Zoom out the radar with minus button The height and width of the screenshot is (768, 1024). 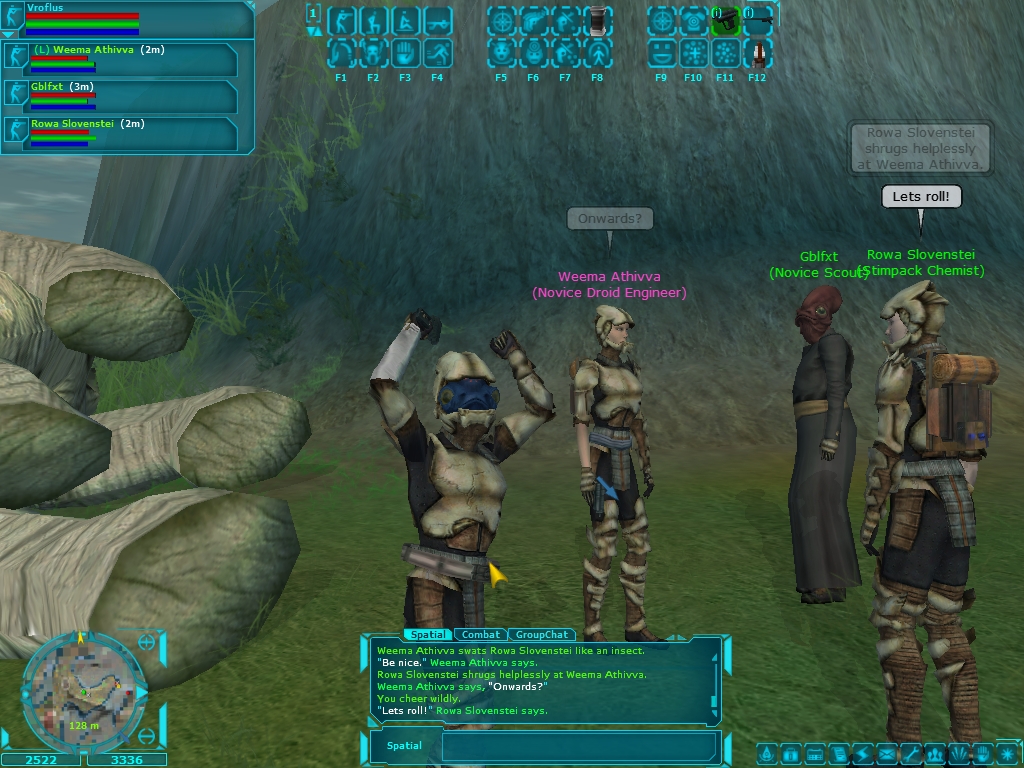point(147,737)
